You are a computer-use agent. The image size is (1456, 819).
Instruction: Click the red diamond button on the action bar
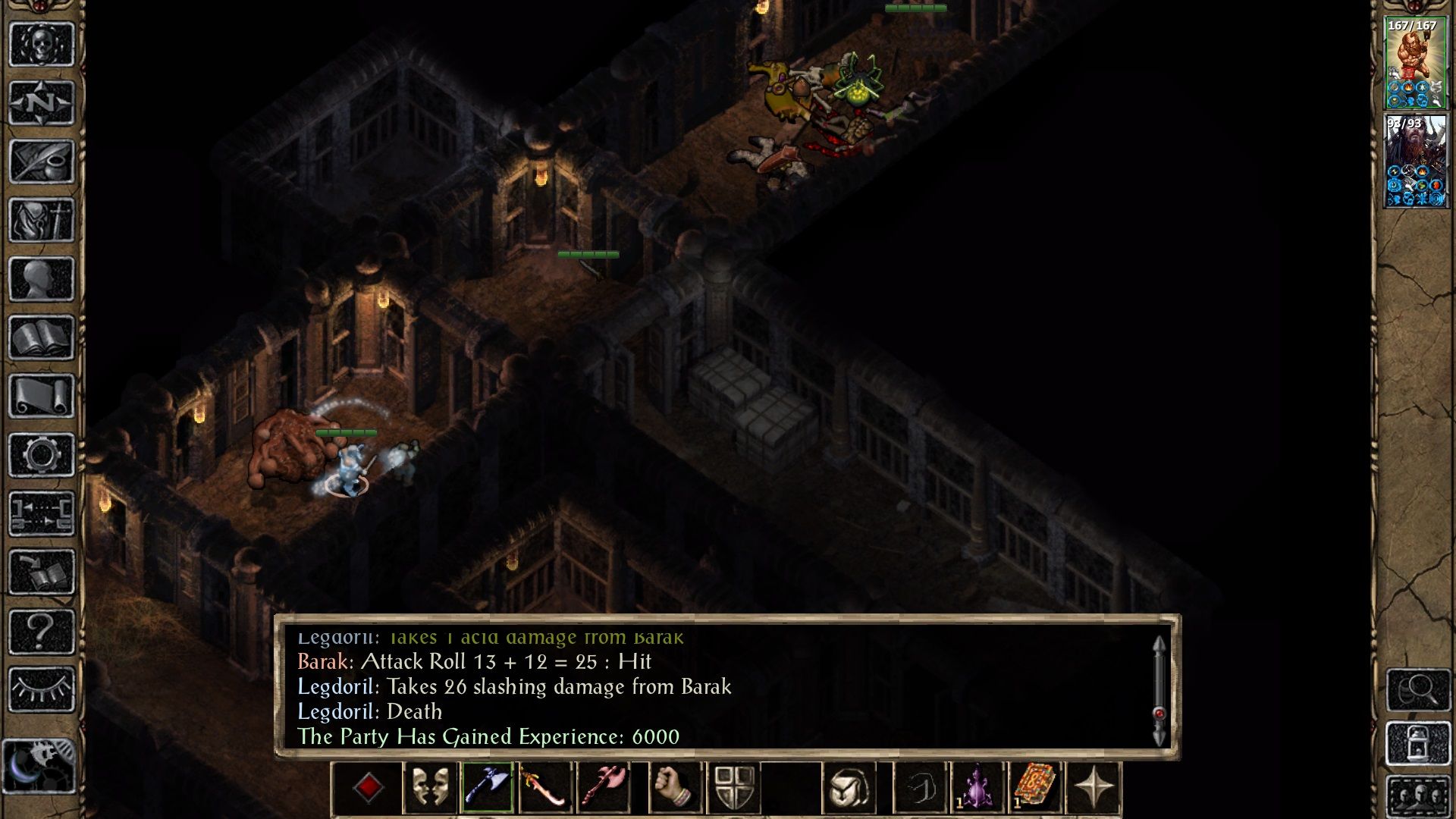(x=369, y=788)
